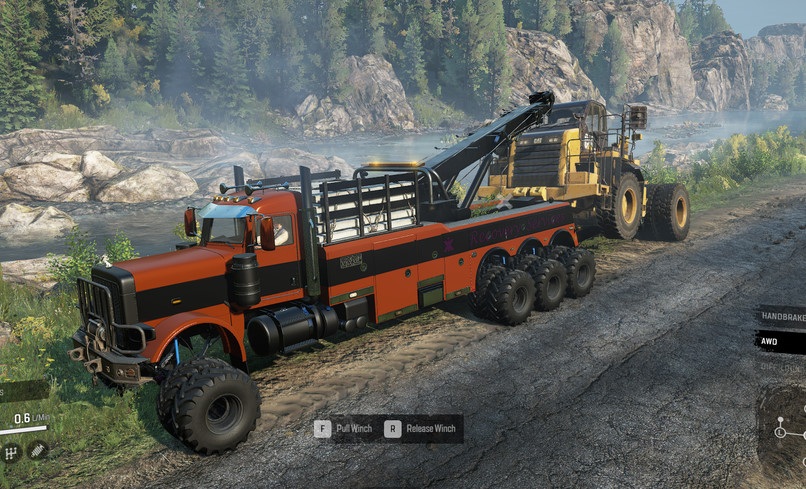Click the suspension spring icon
Screen dimensions: 806x489
[38, 451]
